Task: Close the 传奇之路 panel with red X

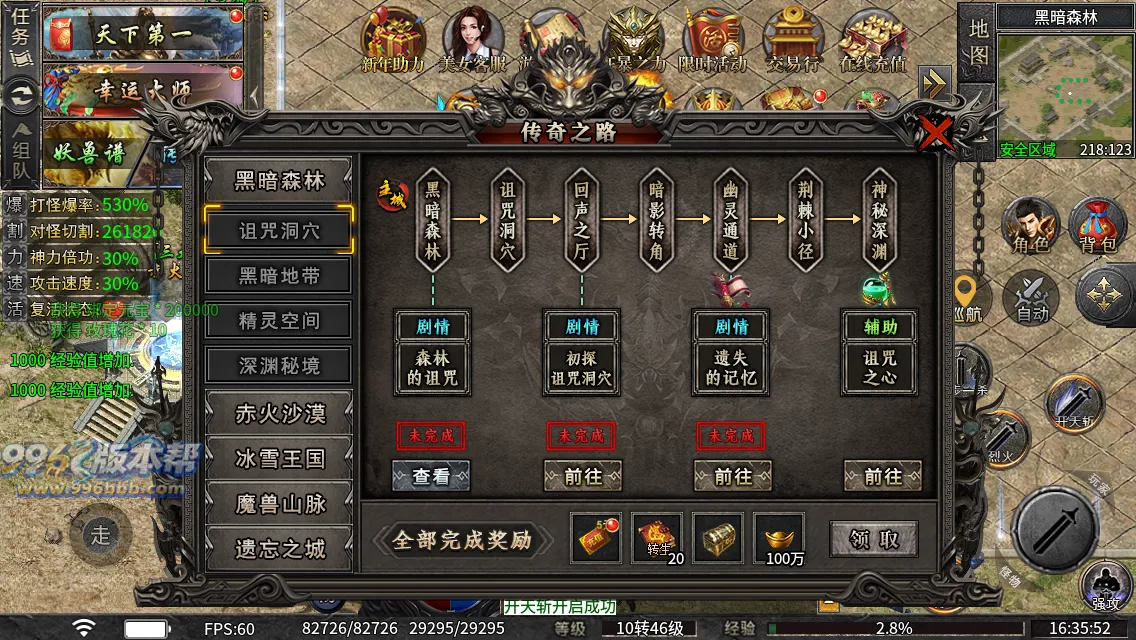Action: pos(936,131)
